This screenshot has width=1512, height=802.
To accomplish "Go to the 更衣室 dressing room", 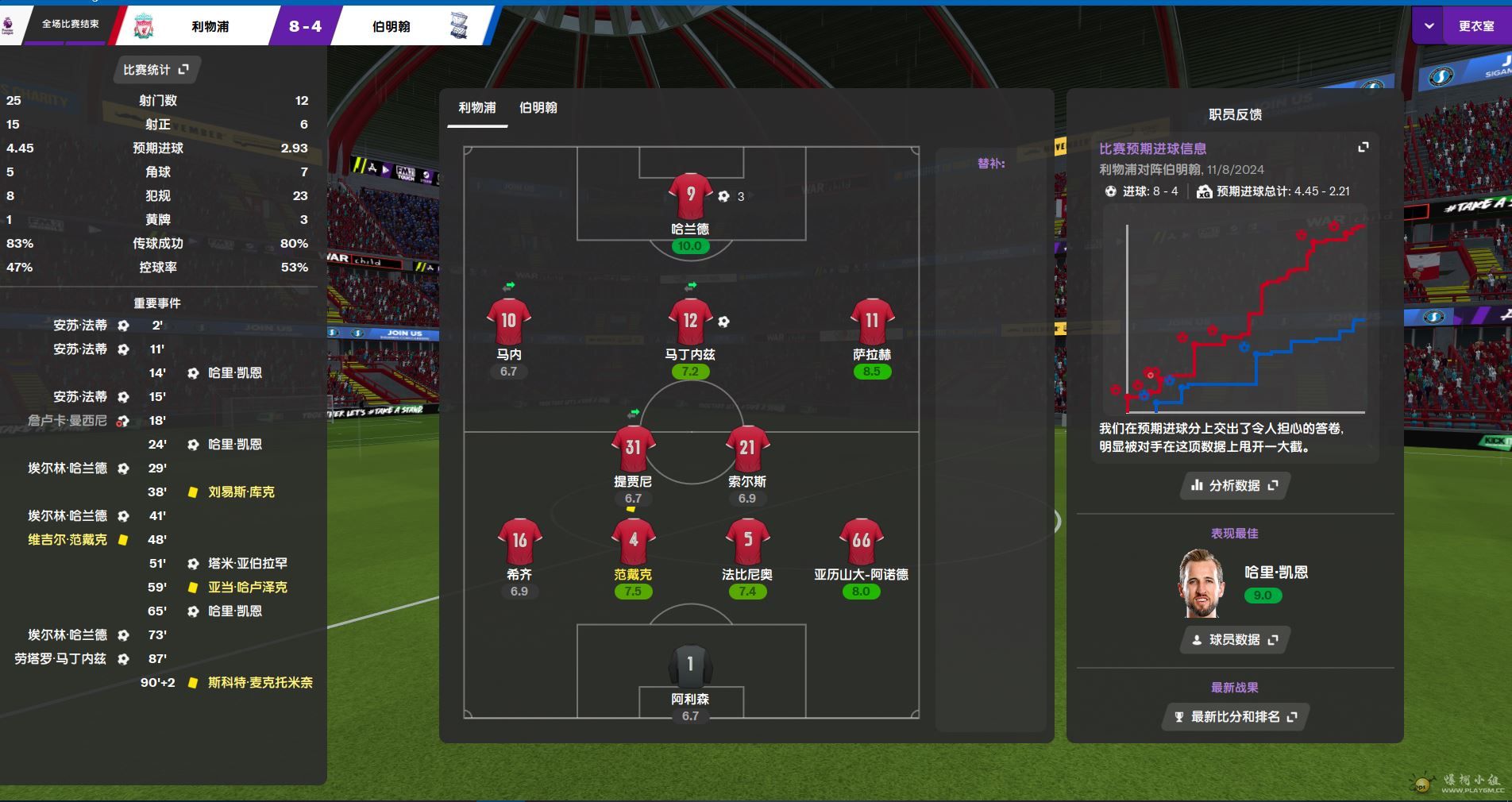I will click(1476, 26).
